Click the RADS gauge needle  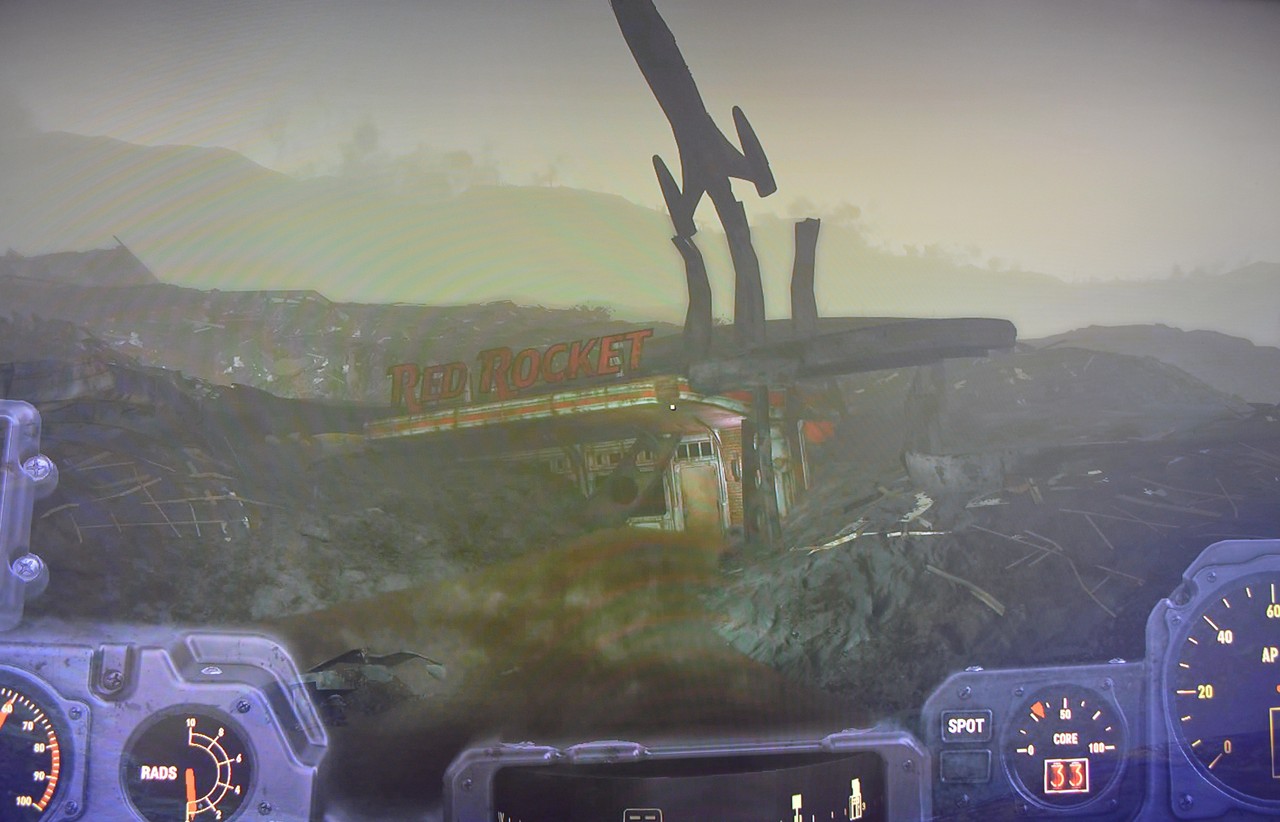click(191, 790)
